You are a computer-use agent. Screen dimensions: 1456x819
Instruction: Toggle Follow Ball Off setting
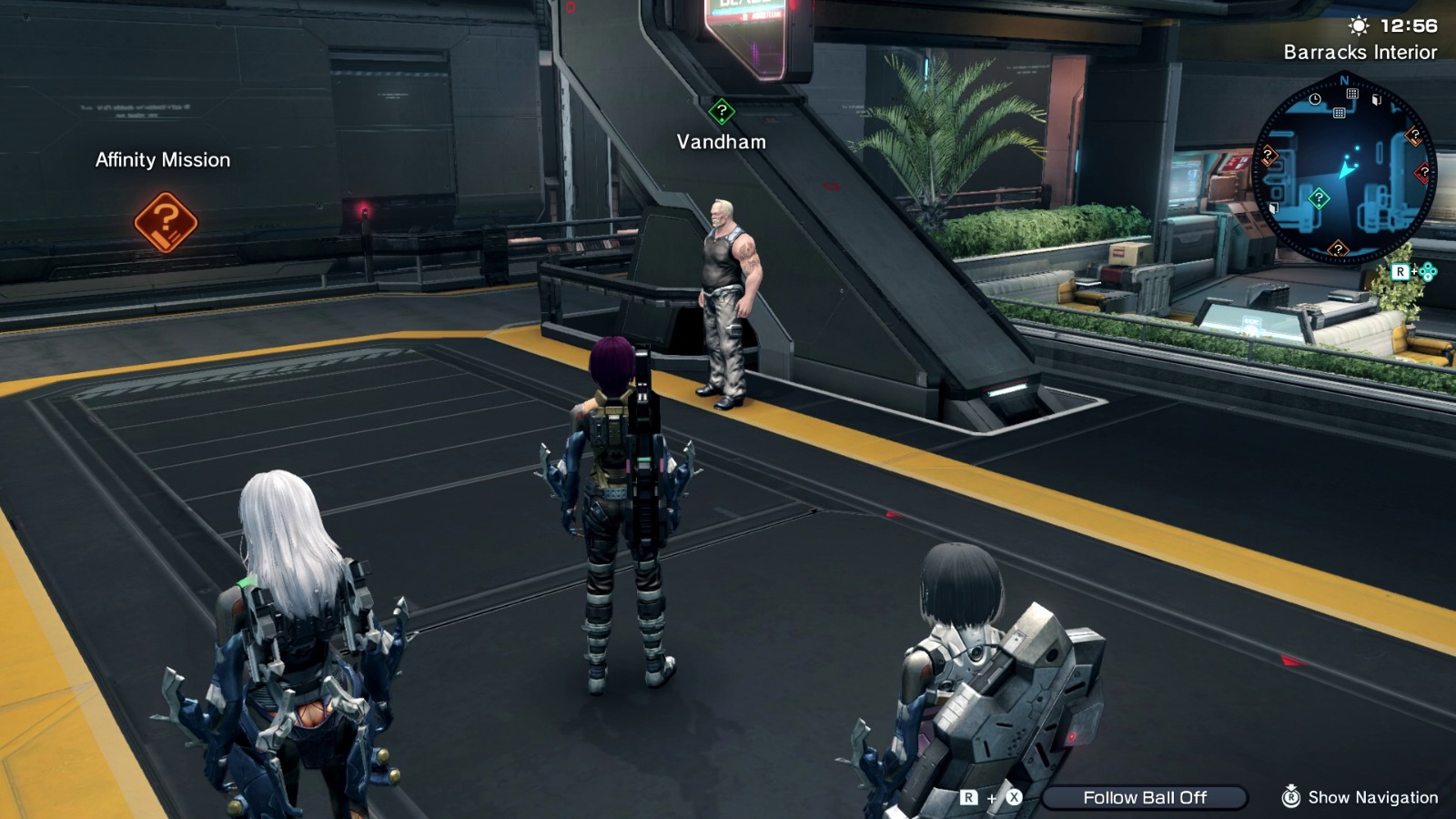pyautogui.click(x=1146, y=798)
